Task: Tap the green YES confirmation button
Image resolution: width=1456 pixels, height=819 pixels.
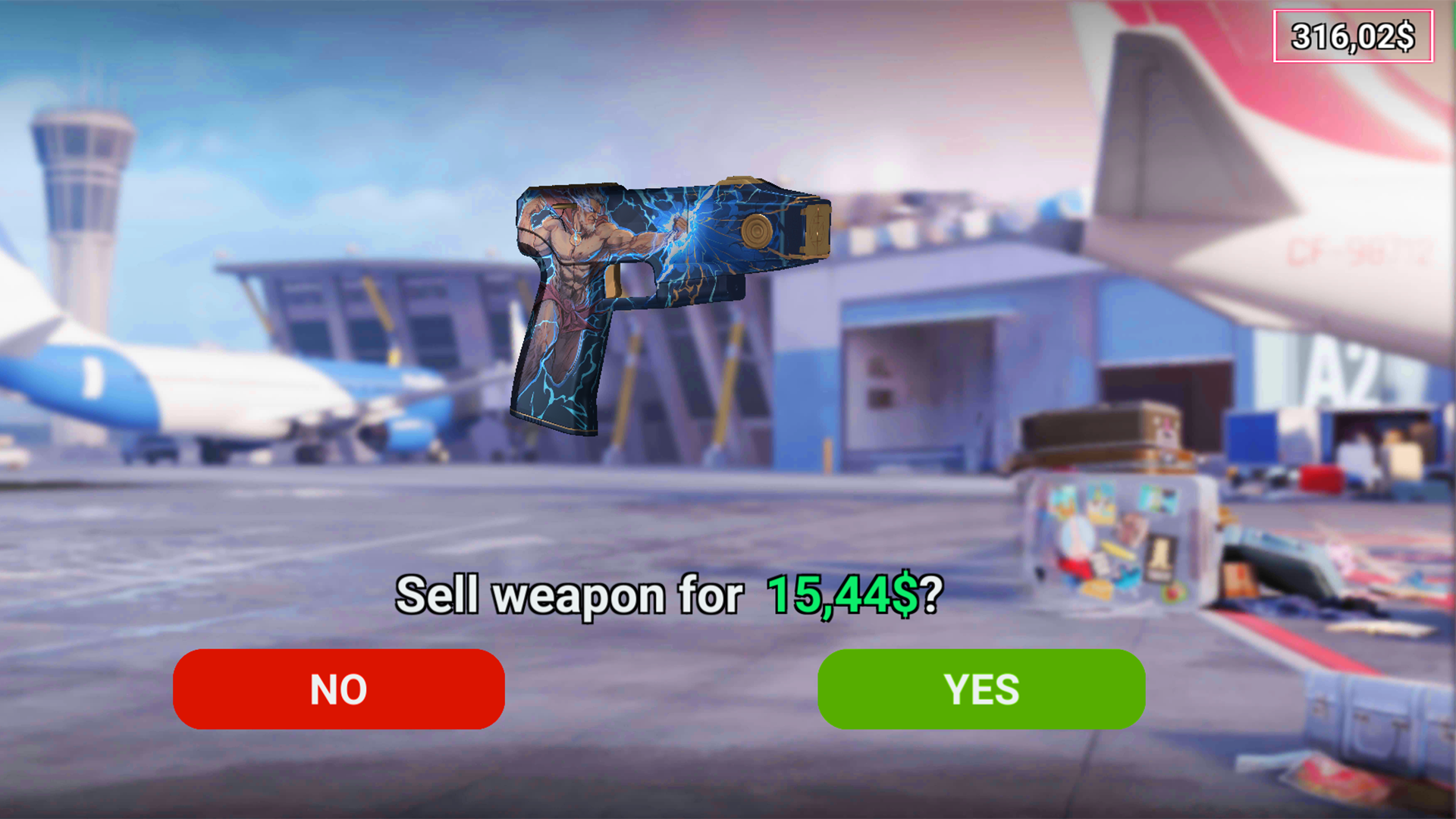Action: (981, 689)
